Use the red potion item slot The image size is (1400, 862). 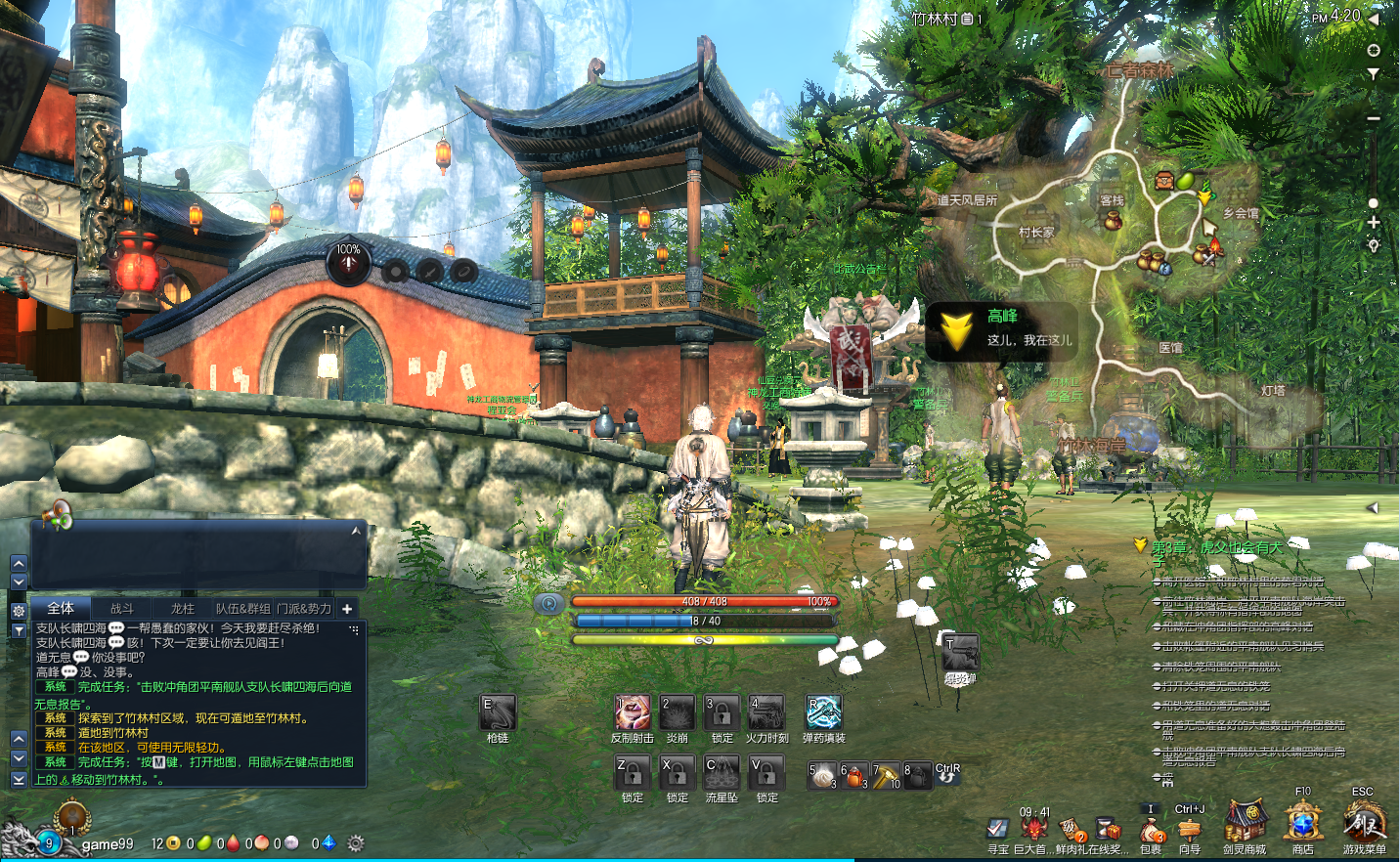pyautogui.click(x=854, y=776)
